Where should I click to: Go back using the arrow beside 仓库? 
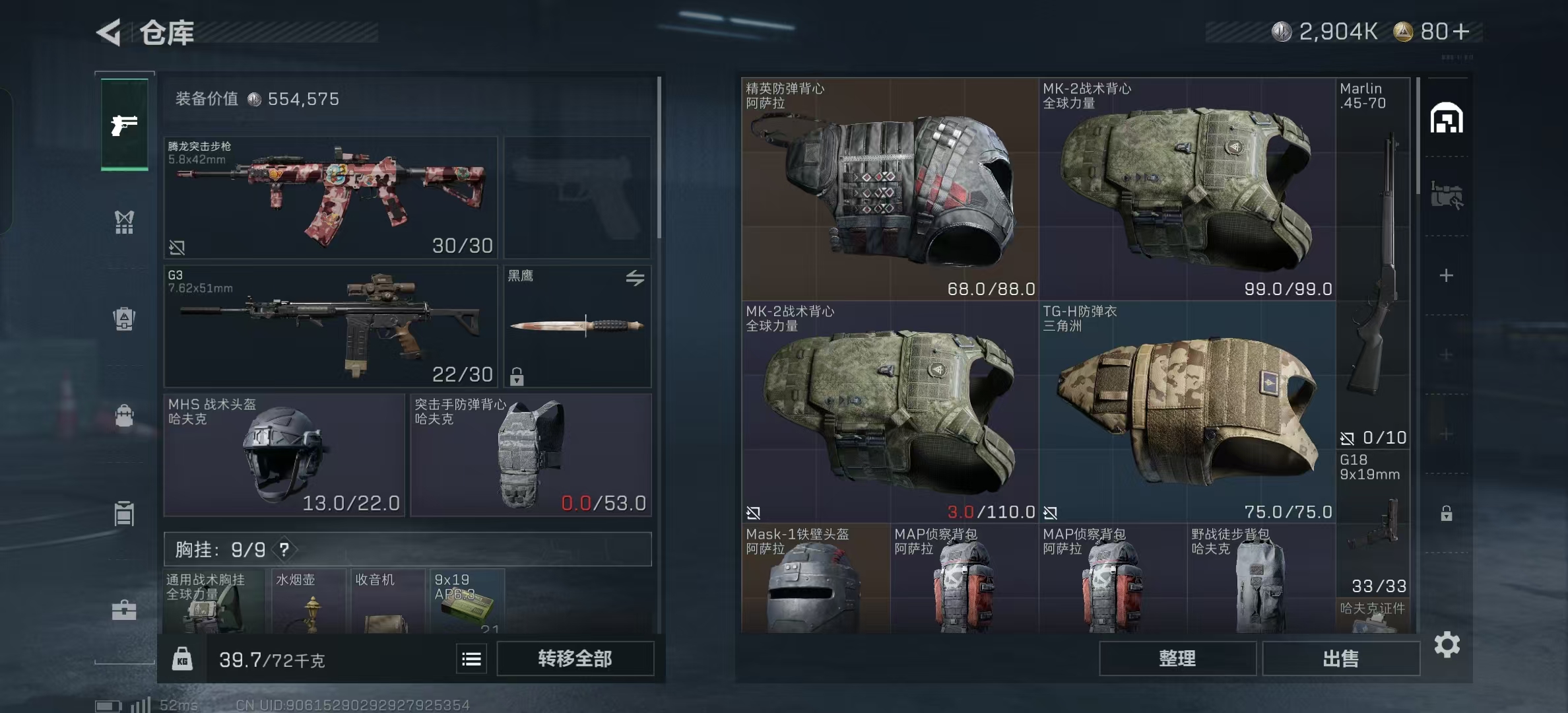coord(110,32)
